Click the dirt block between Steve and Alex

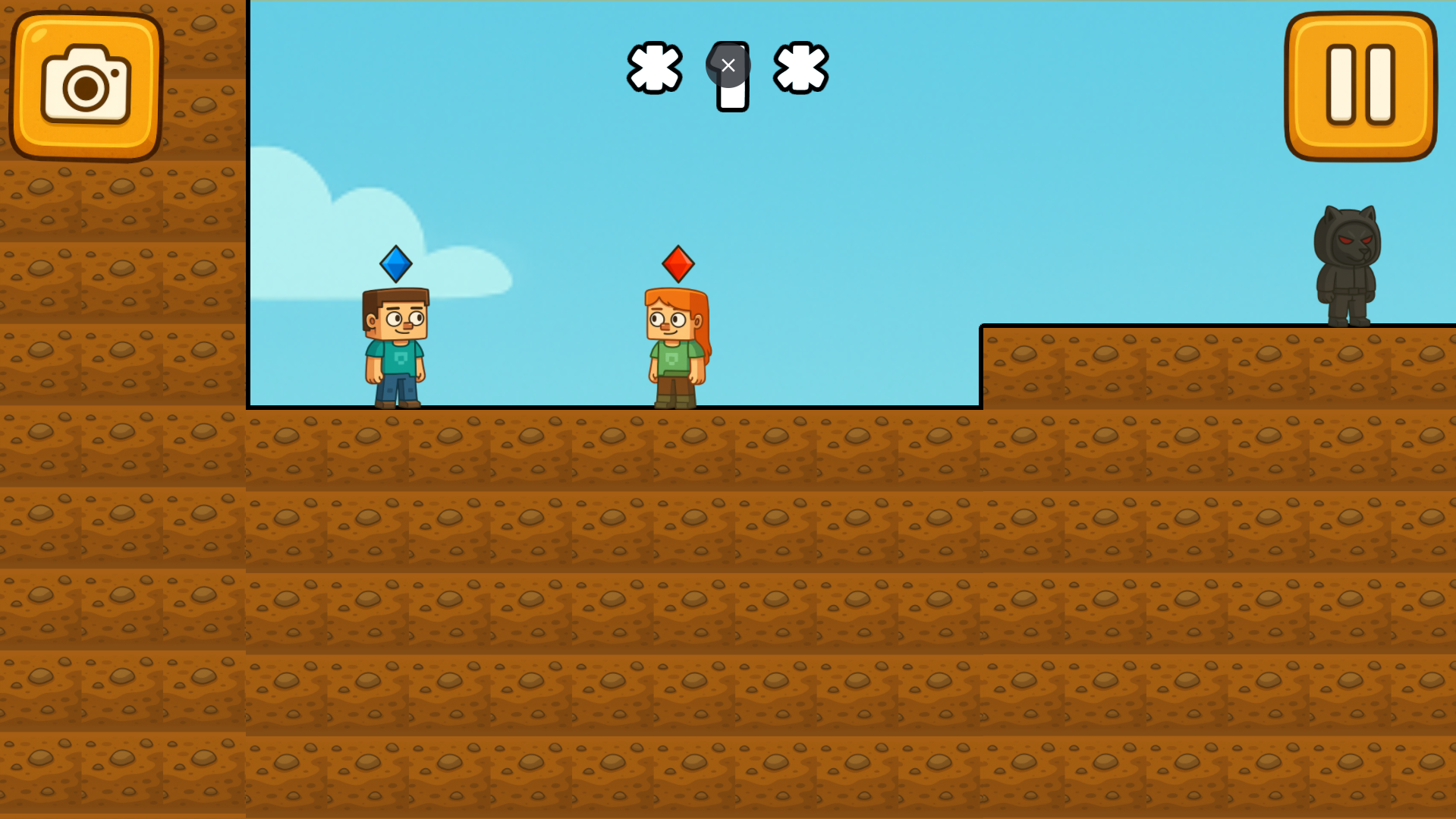coord(531,448)
